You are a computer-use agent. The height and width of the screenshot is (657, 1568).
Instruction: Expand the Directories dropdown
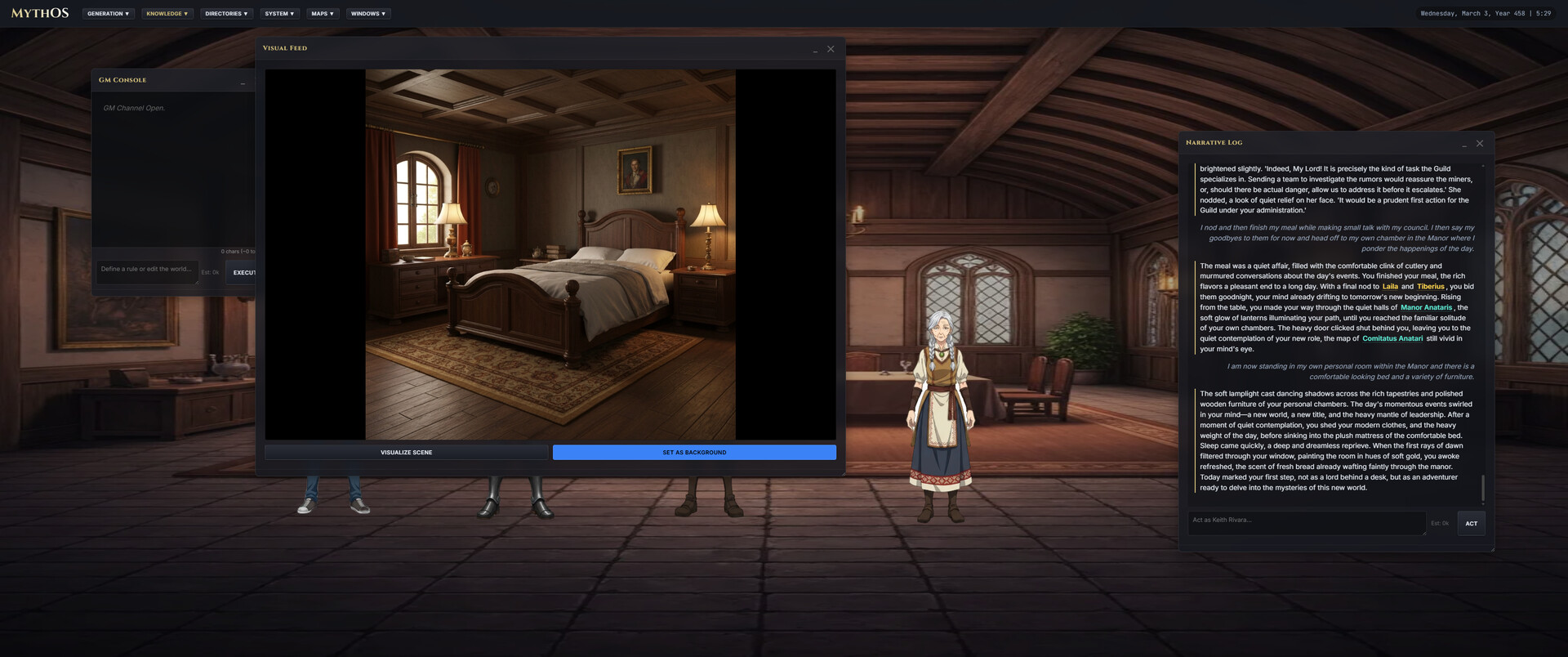[226, 13]
